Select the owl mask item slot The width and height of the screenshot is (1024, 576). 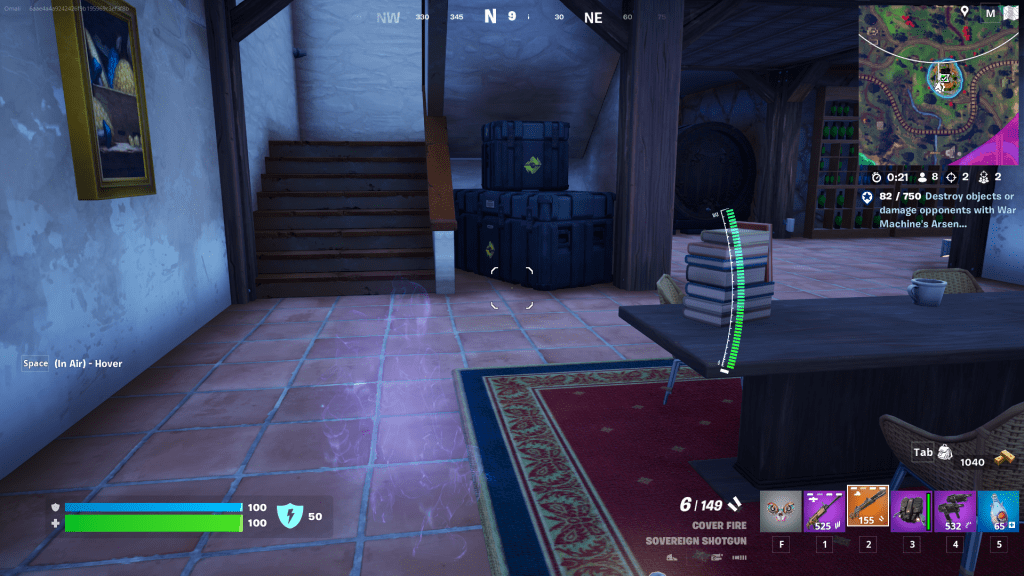coord(781,511)
